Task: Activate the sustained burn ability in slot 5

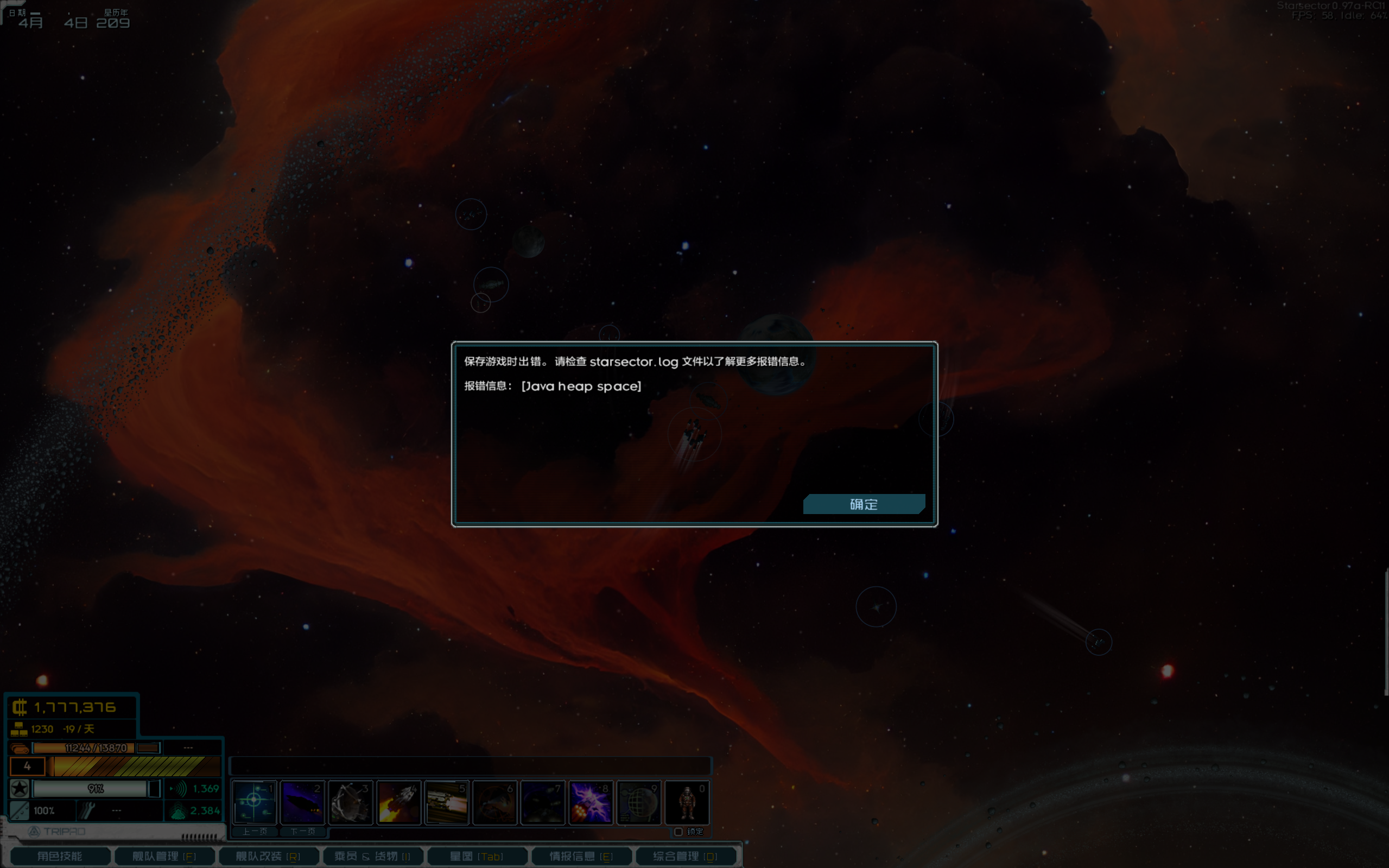Action: (x=447, y=802)
